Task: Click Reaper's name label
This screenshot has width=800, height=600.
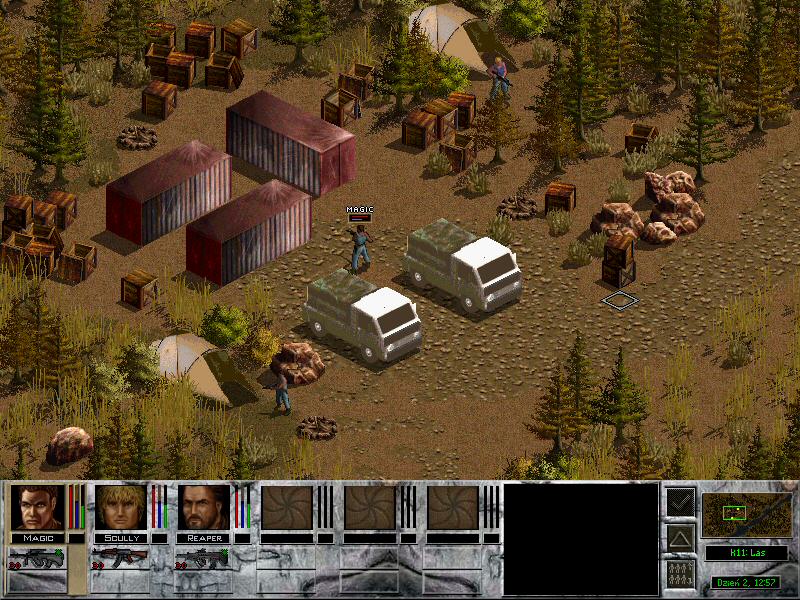Action: pos(204,538)
